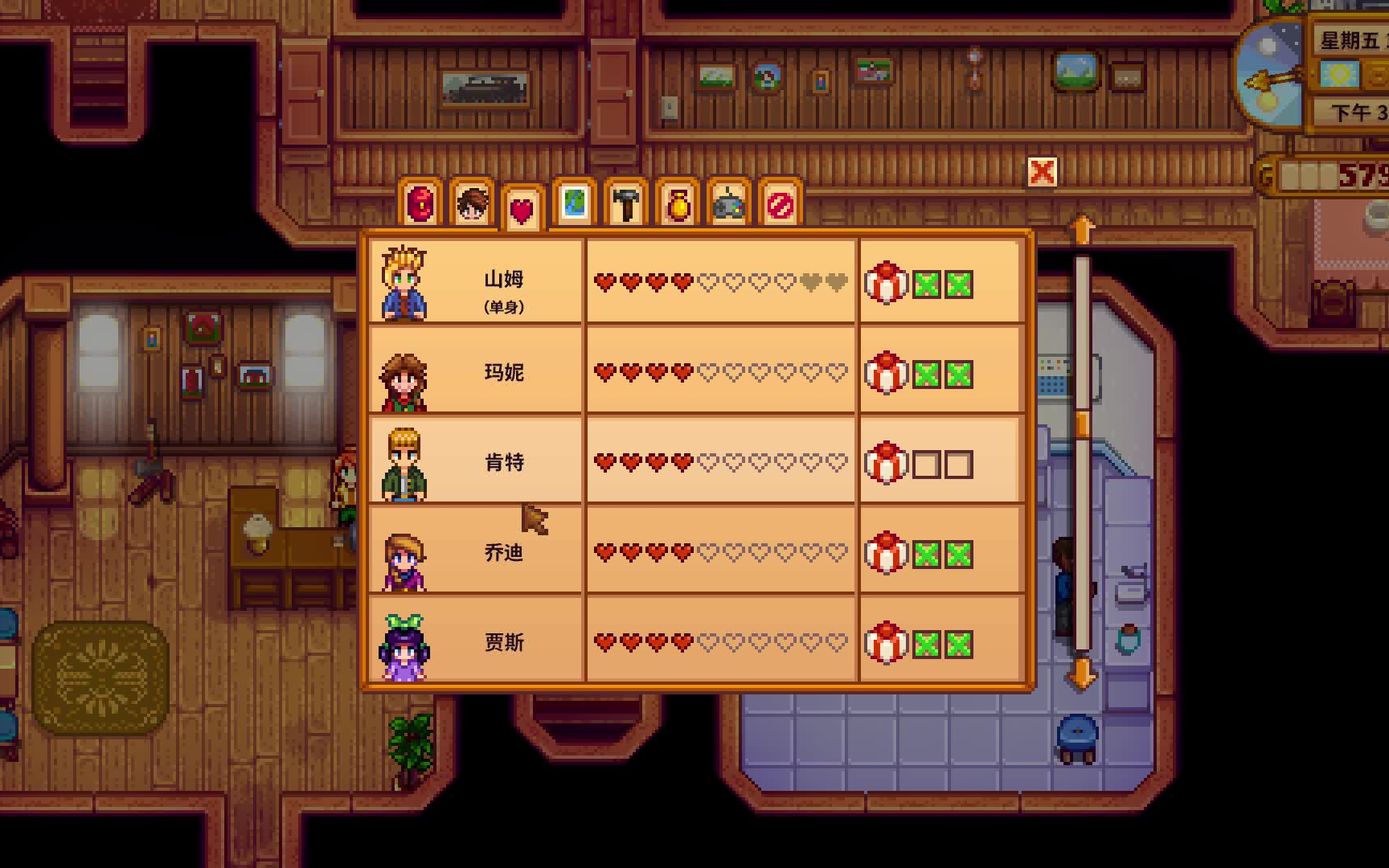The width and height of the screenshot is (1389, 868).
Task: Open the inventory backpack tab
Action: (420, 205)
